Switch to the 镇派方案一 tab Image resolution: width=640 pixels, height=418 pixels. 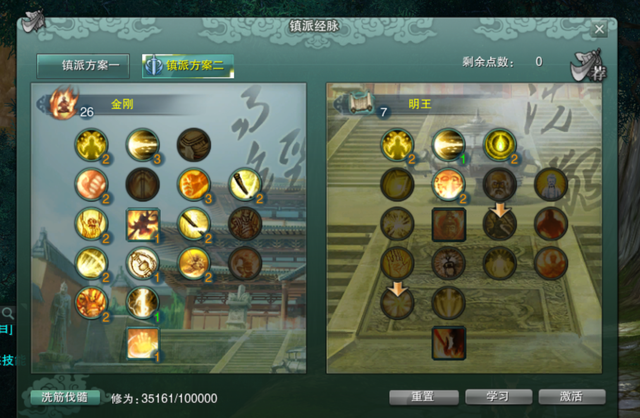click(x=82, y=66)
